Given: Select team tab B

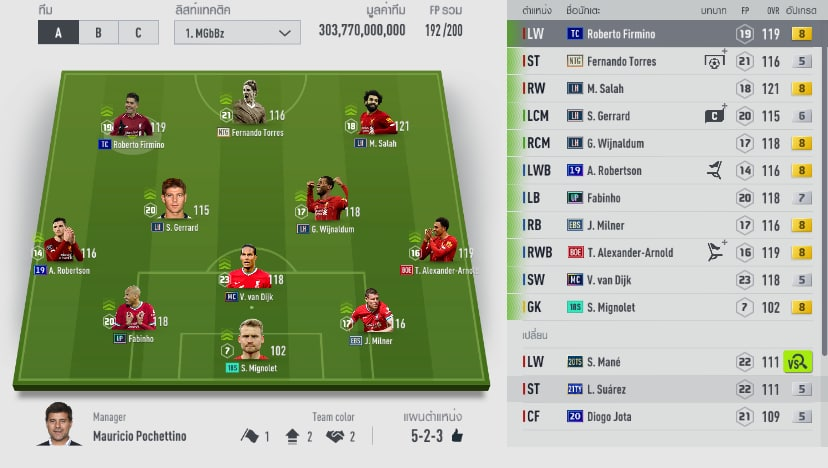Looking at the screenshot, I should [98, 31].
